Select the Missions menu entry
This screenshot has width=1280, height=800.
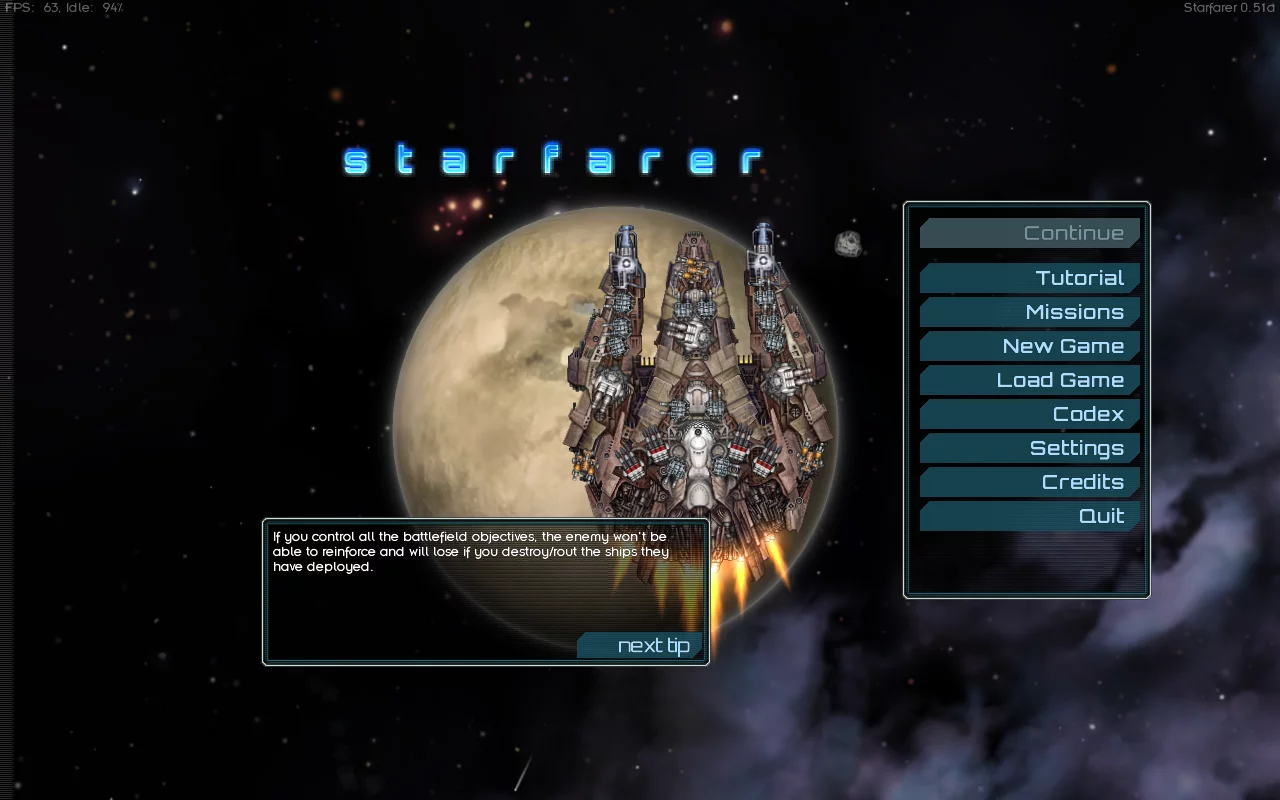coord(1030,312)
